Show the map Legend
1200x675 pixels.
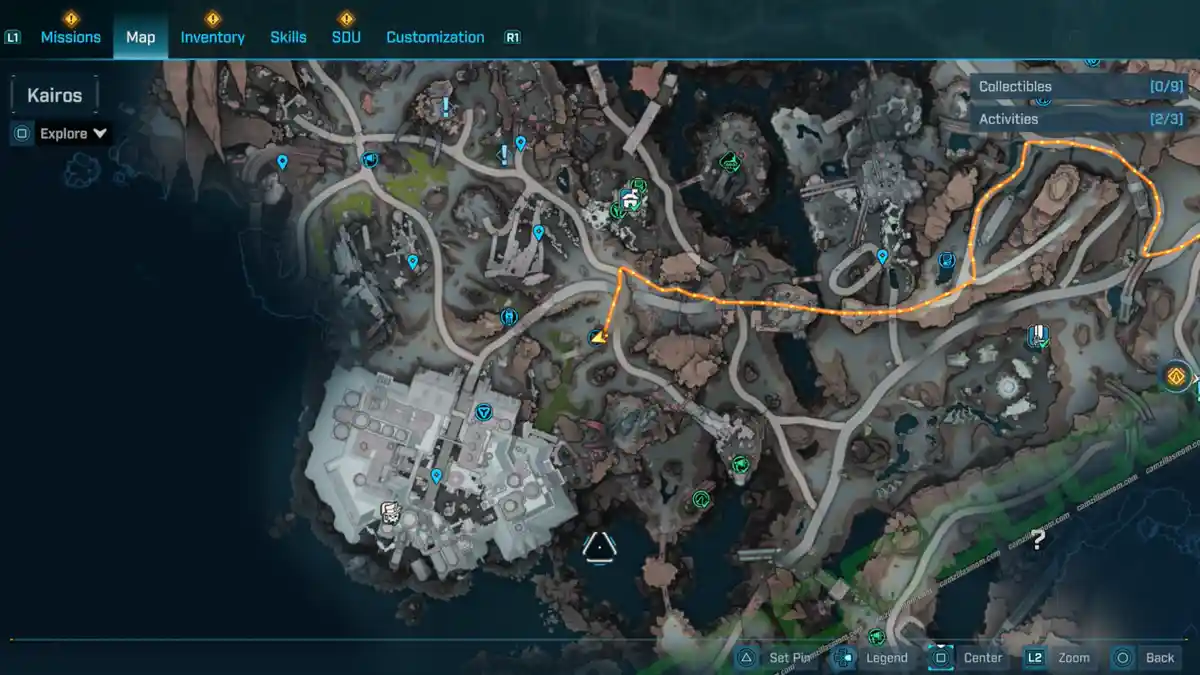click(x=874, y=657)
